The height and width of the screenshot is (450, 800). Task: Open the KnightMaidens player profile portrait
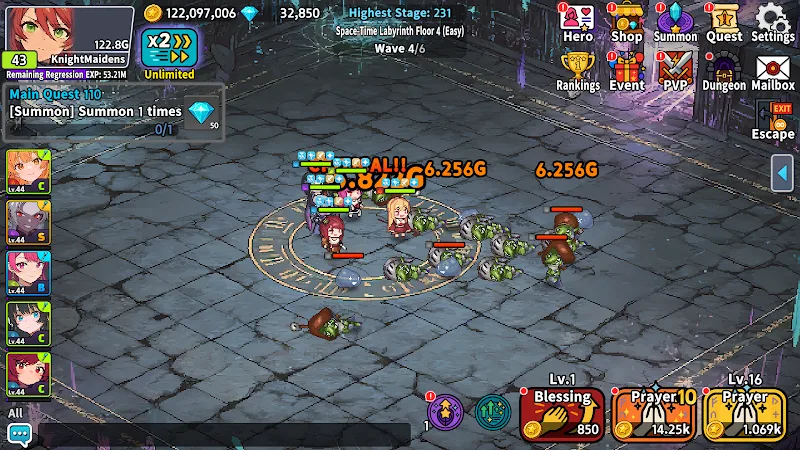[38, 30]
